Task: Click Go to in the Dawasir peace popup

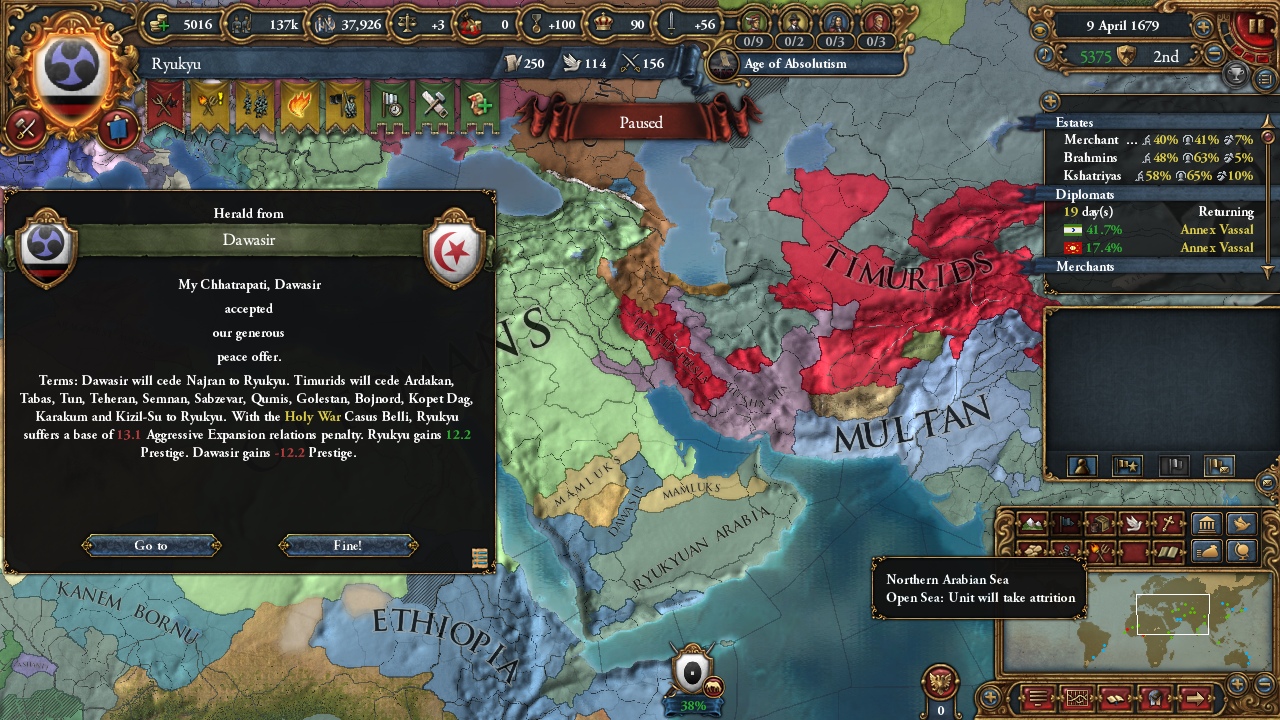Action: (x=150, y=545)
